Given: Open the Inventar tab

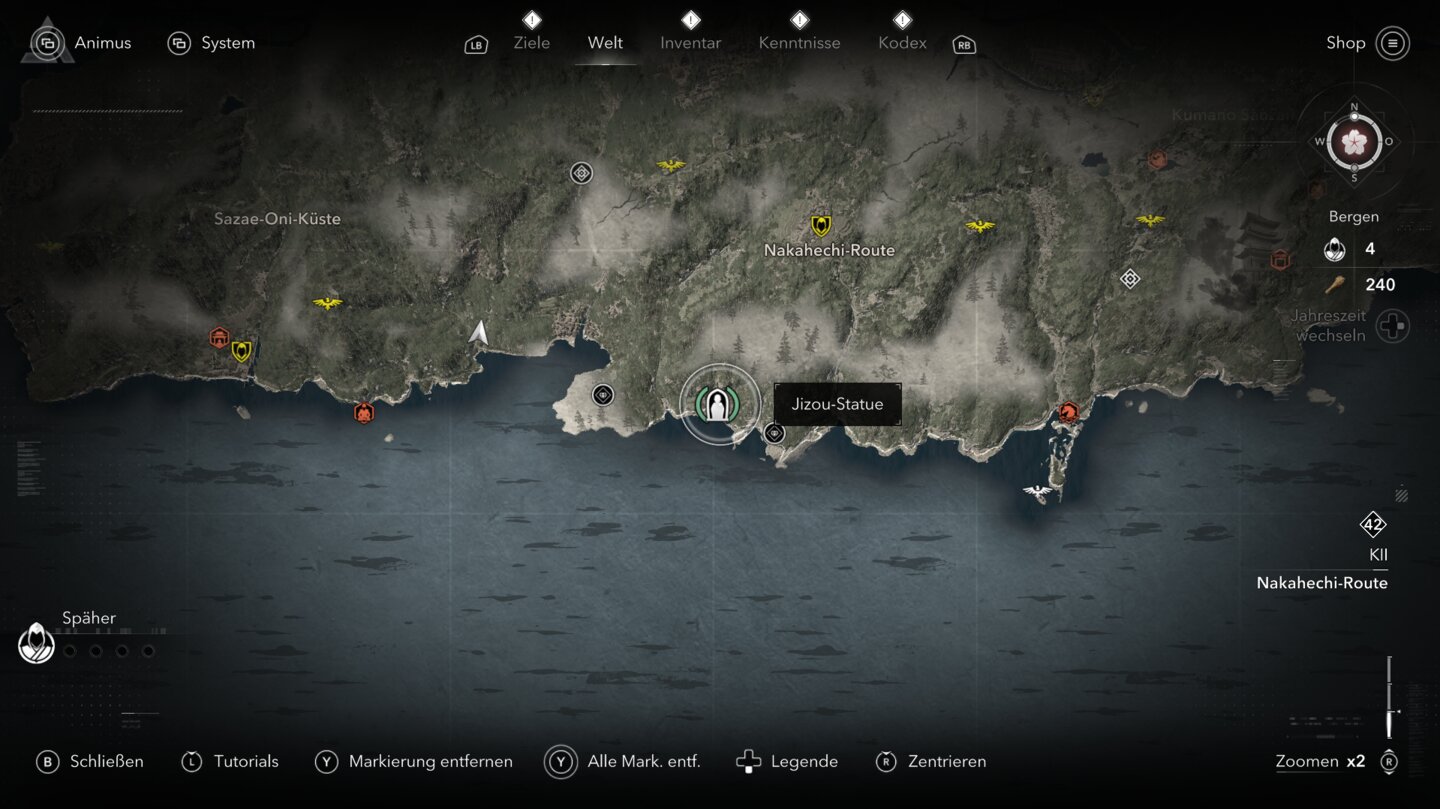Looking at the screenshot, I should [690, 43].
